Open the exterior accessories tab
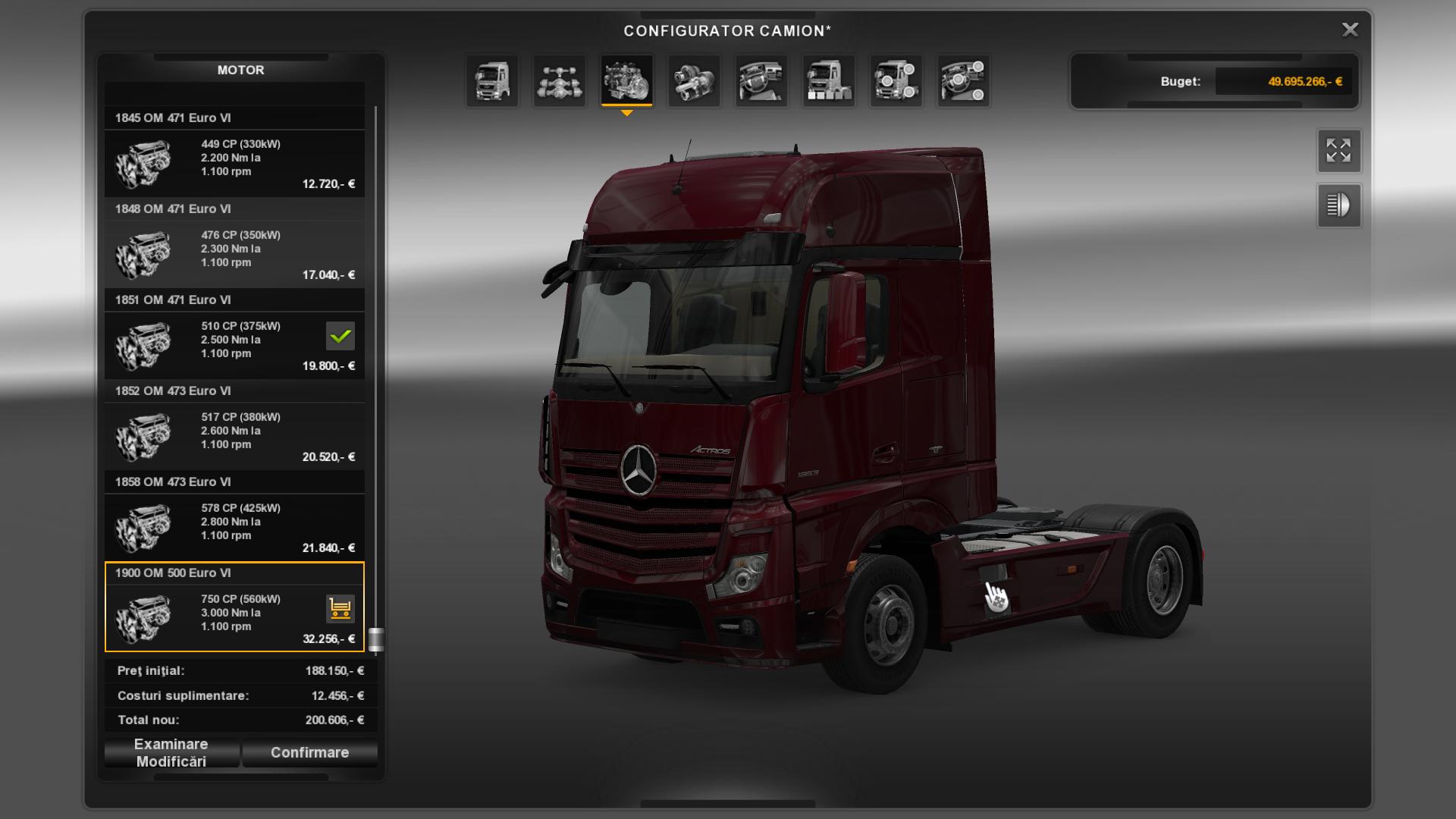The image size is (1456, 819). (896, 80)
